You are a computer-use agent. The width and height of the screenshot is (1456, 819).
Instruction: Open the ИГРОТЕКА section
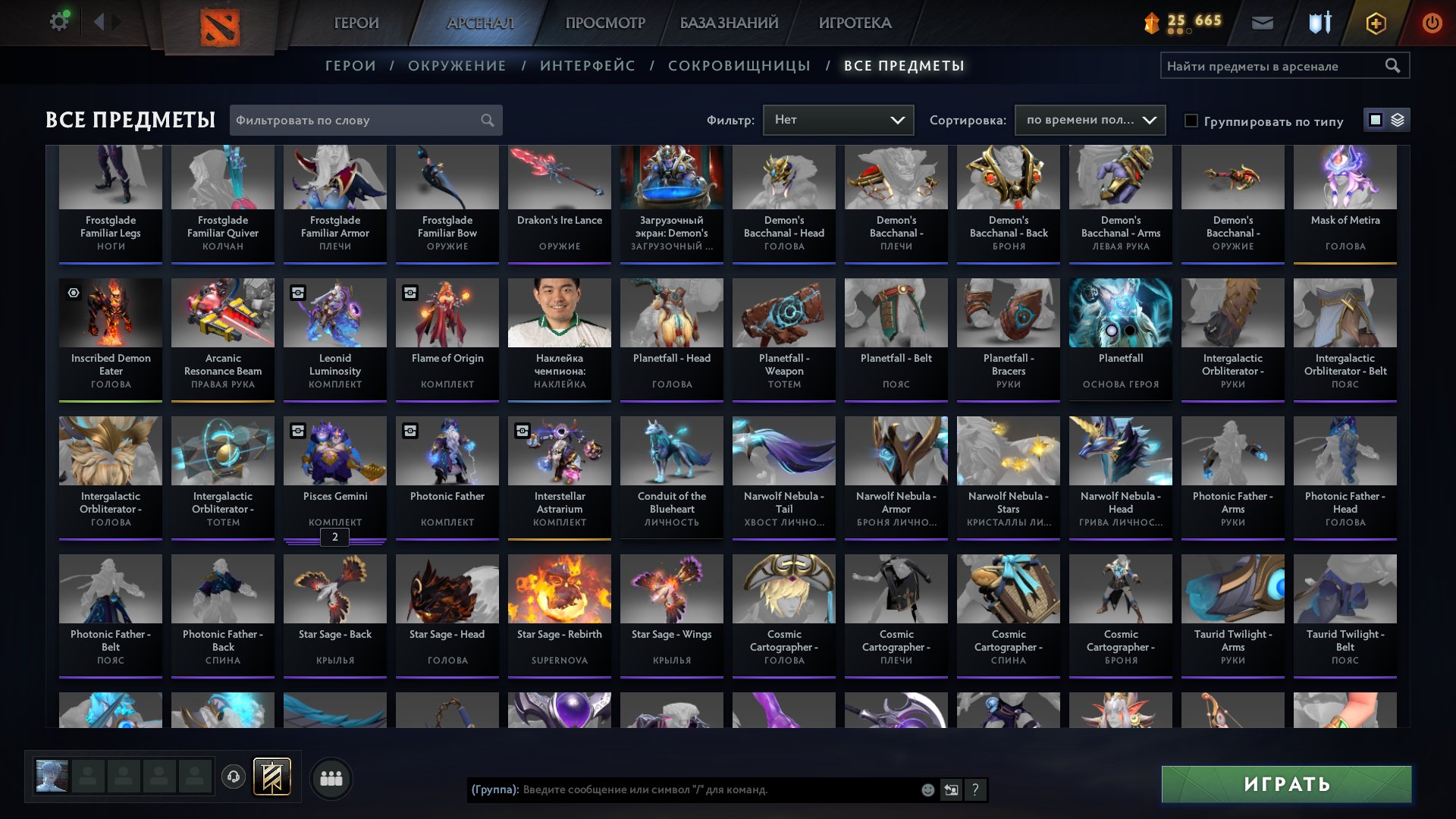[855, 23]
